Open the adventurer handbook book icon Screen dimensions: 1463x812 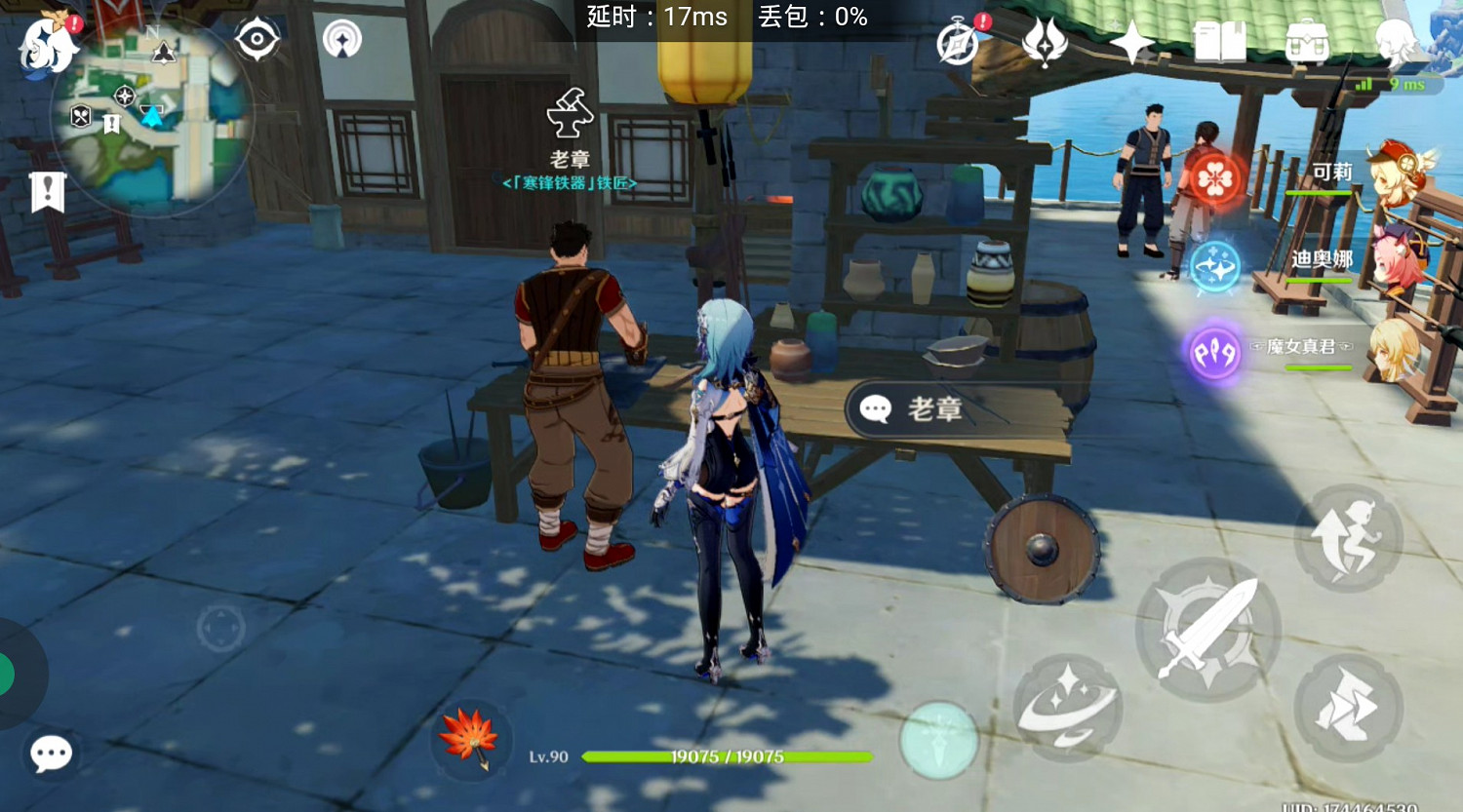tap(1219, 44)
